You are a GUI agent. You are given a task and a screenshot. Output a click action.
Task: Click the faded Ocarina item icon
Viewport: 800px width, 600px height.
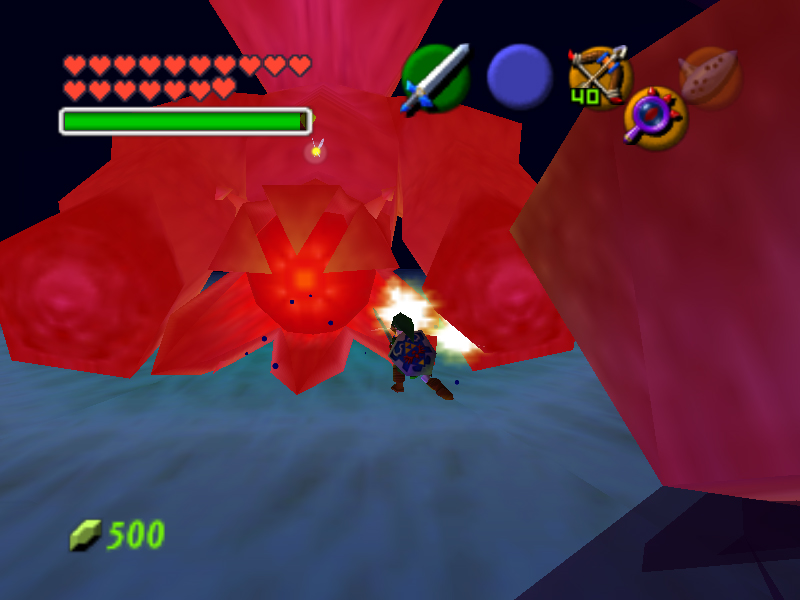tap(709, 75)
